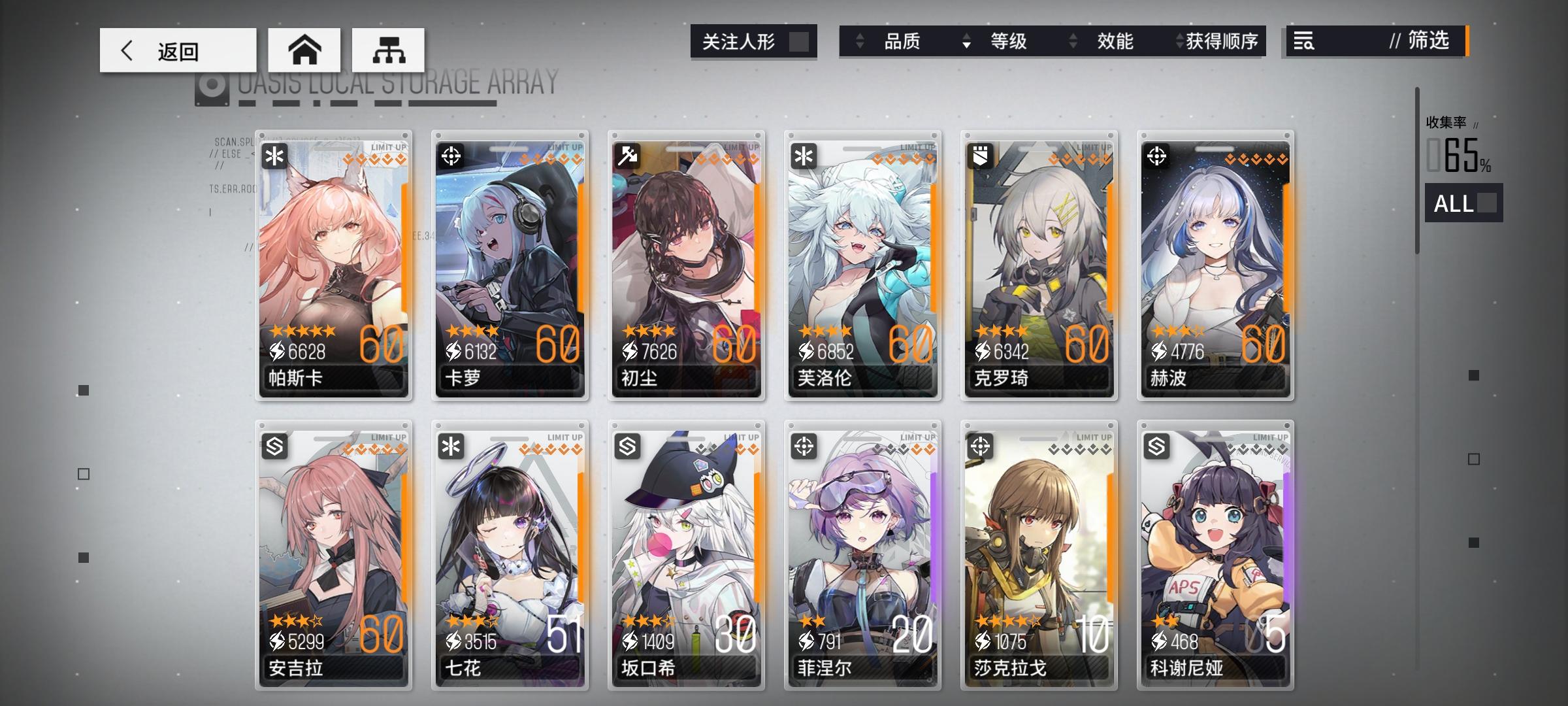The height and width of the screenshot is (706, 1568).
Task: Click the hammer class icon on 初尘's card
Action: tap(627, 156)
